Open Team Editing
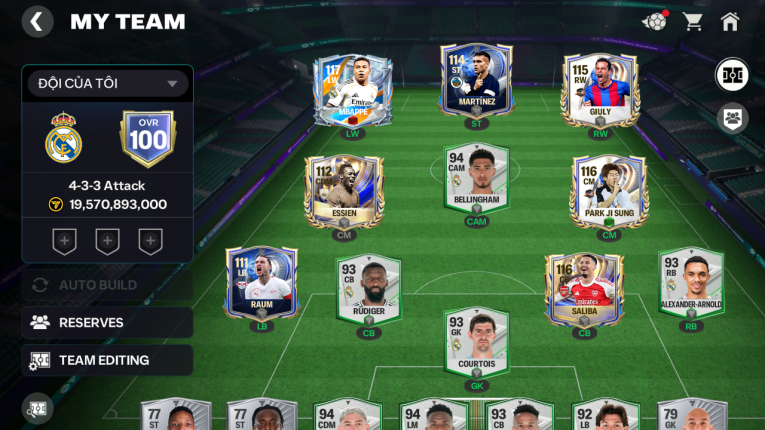This screenshot has width=765, height=430. click(107, 360)
